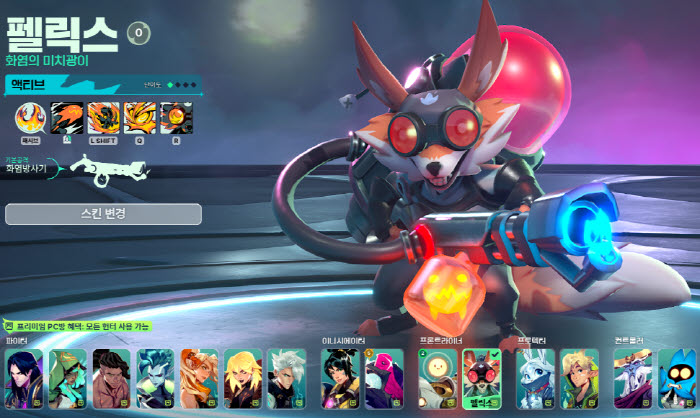
Task: Pick the dark-skinned brown-haired fighter portrait
Action: pos(111,379)
